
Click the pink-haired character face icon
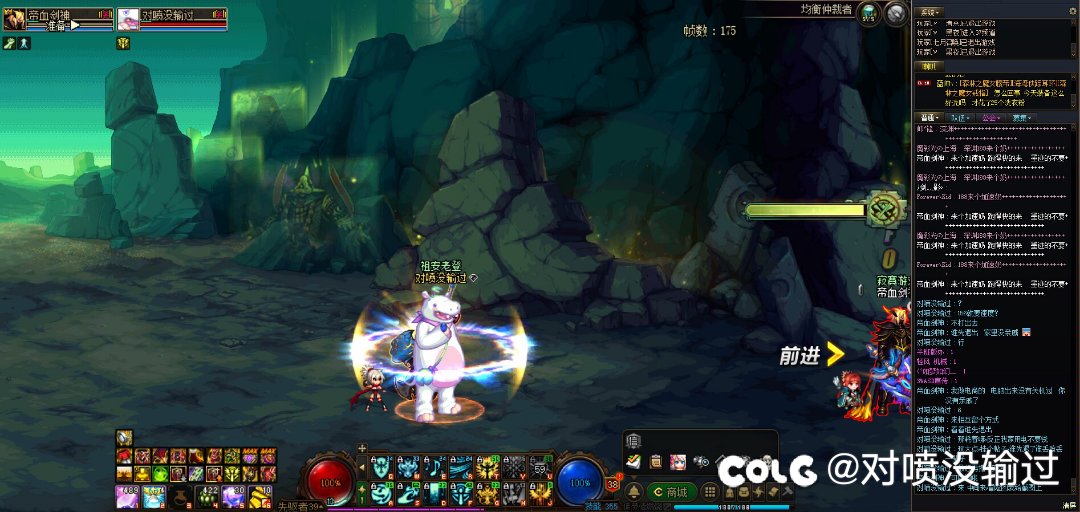click(x=677, y=462)
